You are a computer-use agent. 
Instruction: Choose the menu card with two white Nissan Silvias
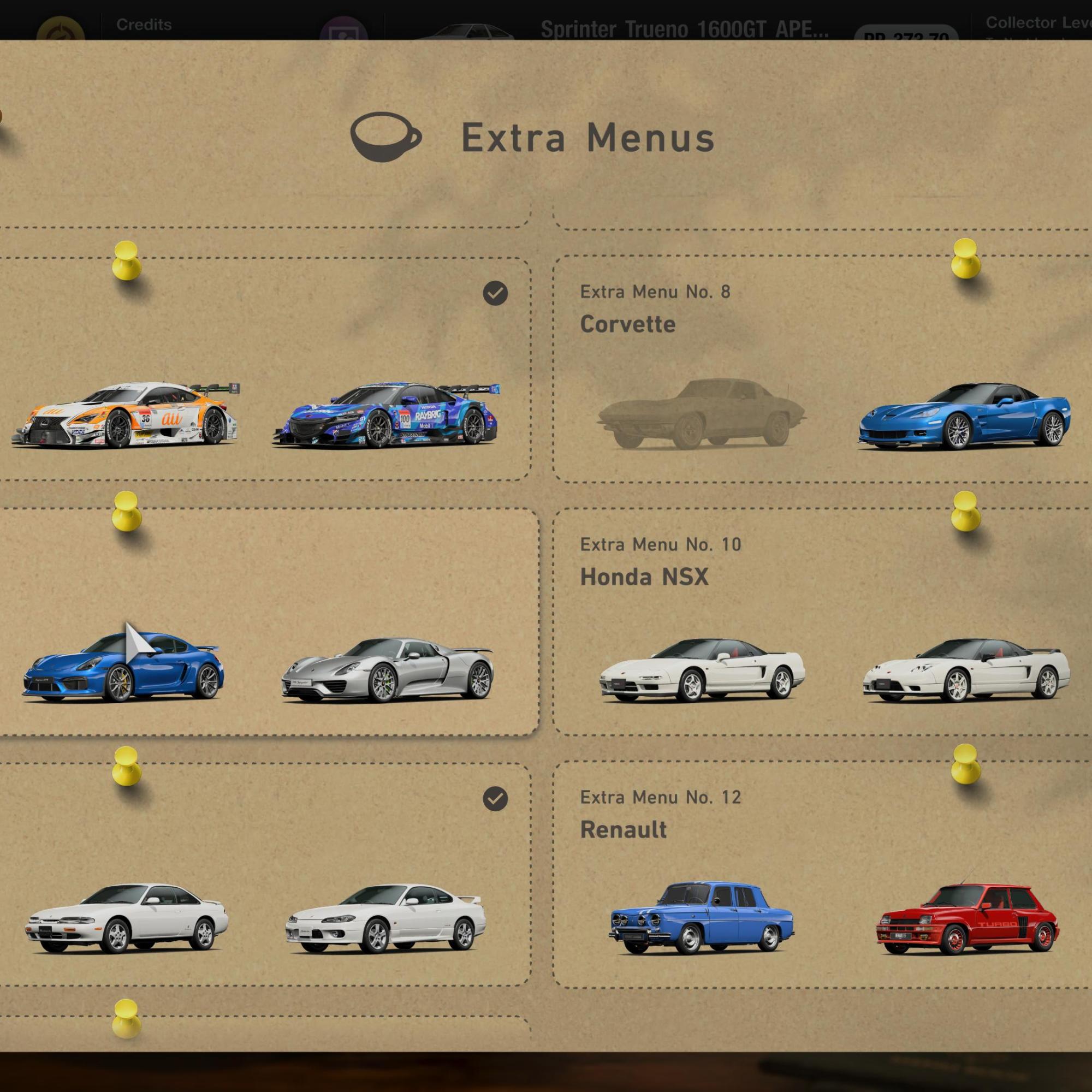tap(260, 873)
